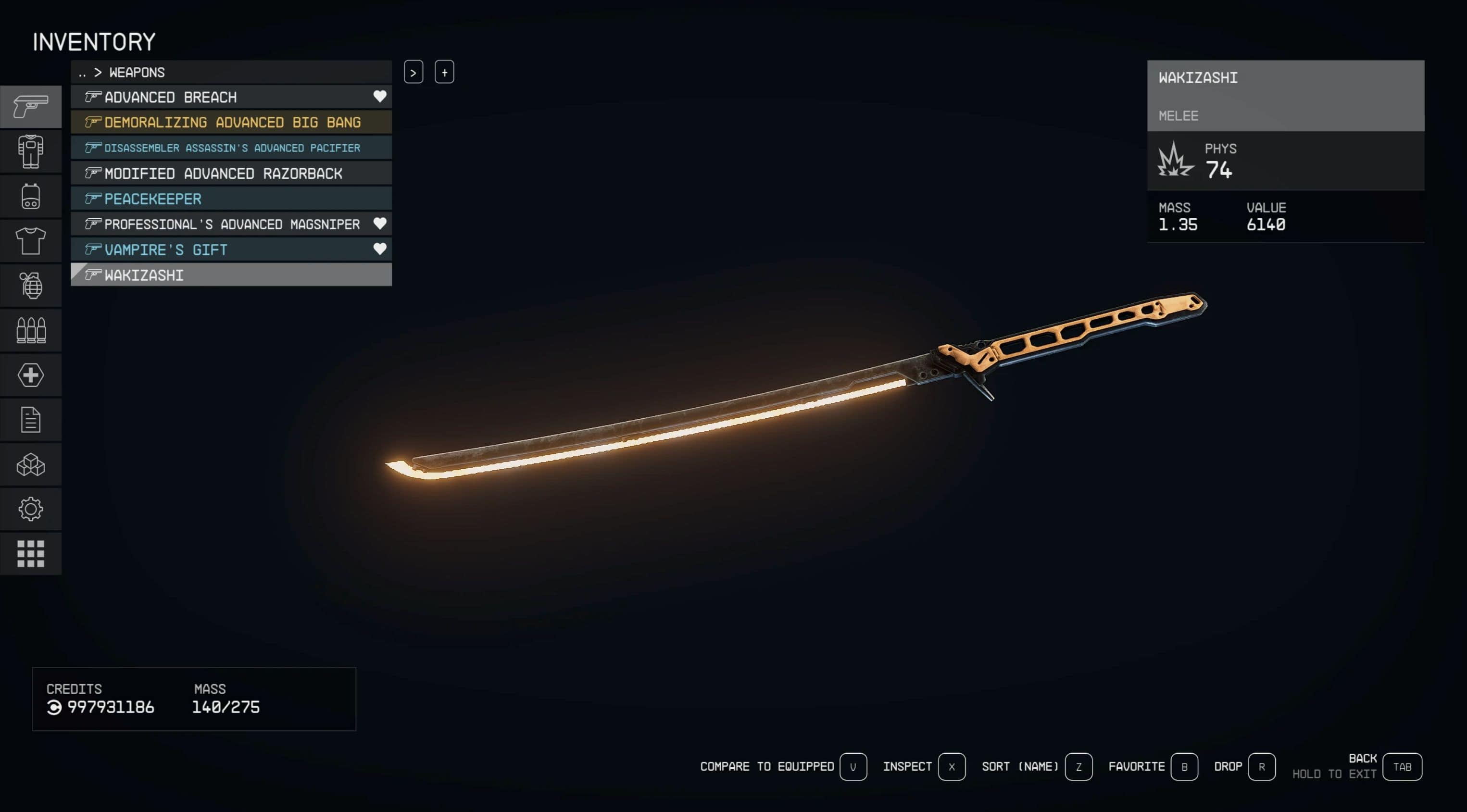
Task: Select Disassembler Assassin's Advanced Pacifier
Action: tap(232, 148)
